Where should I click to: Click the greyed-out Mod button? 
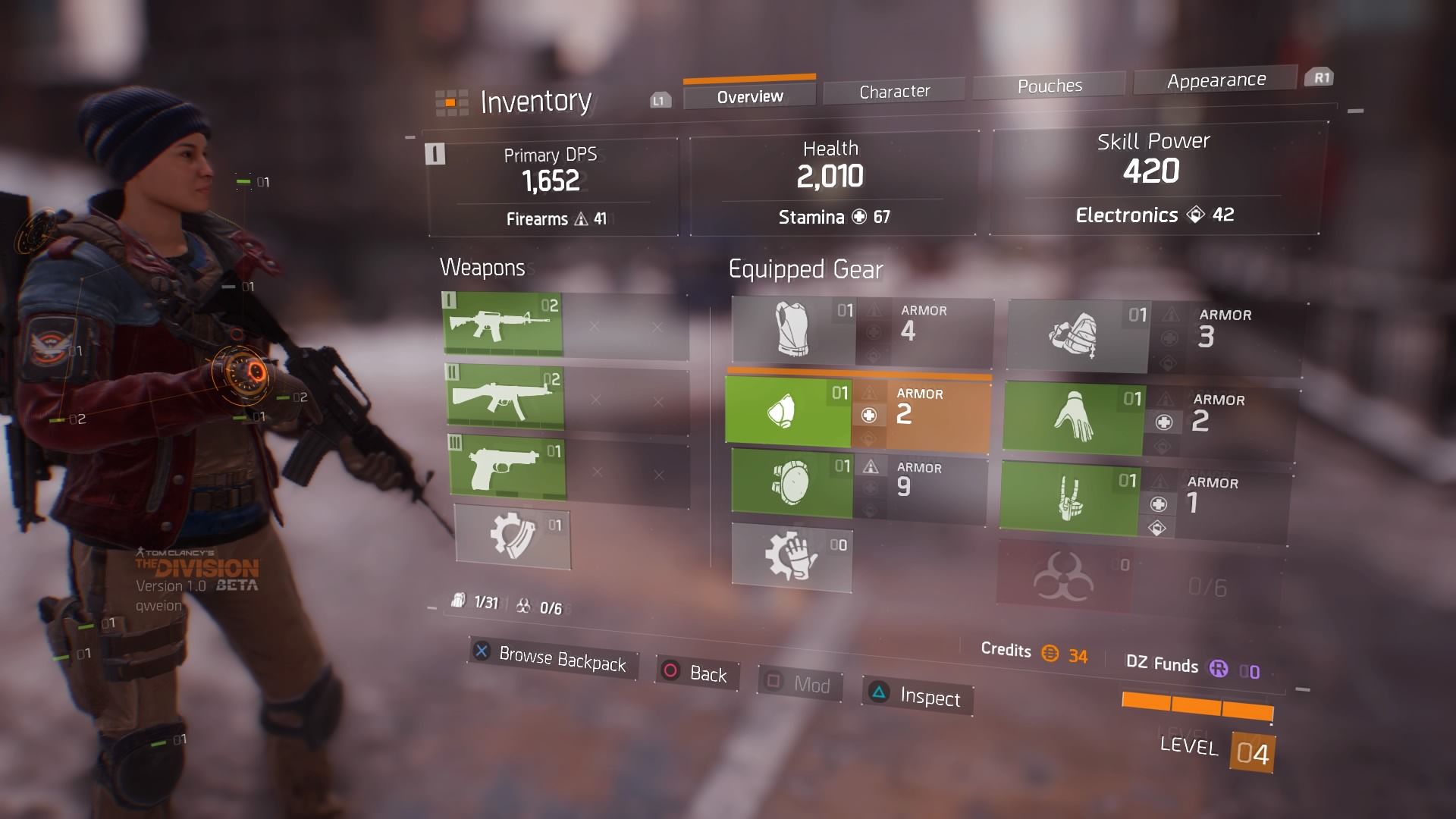click(799, 684)
